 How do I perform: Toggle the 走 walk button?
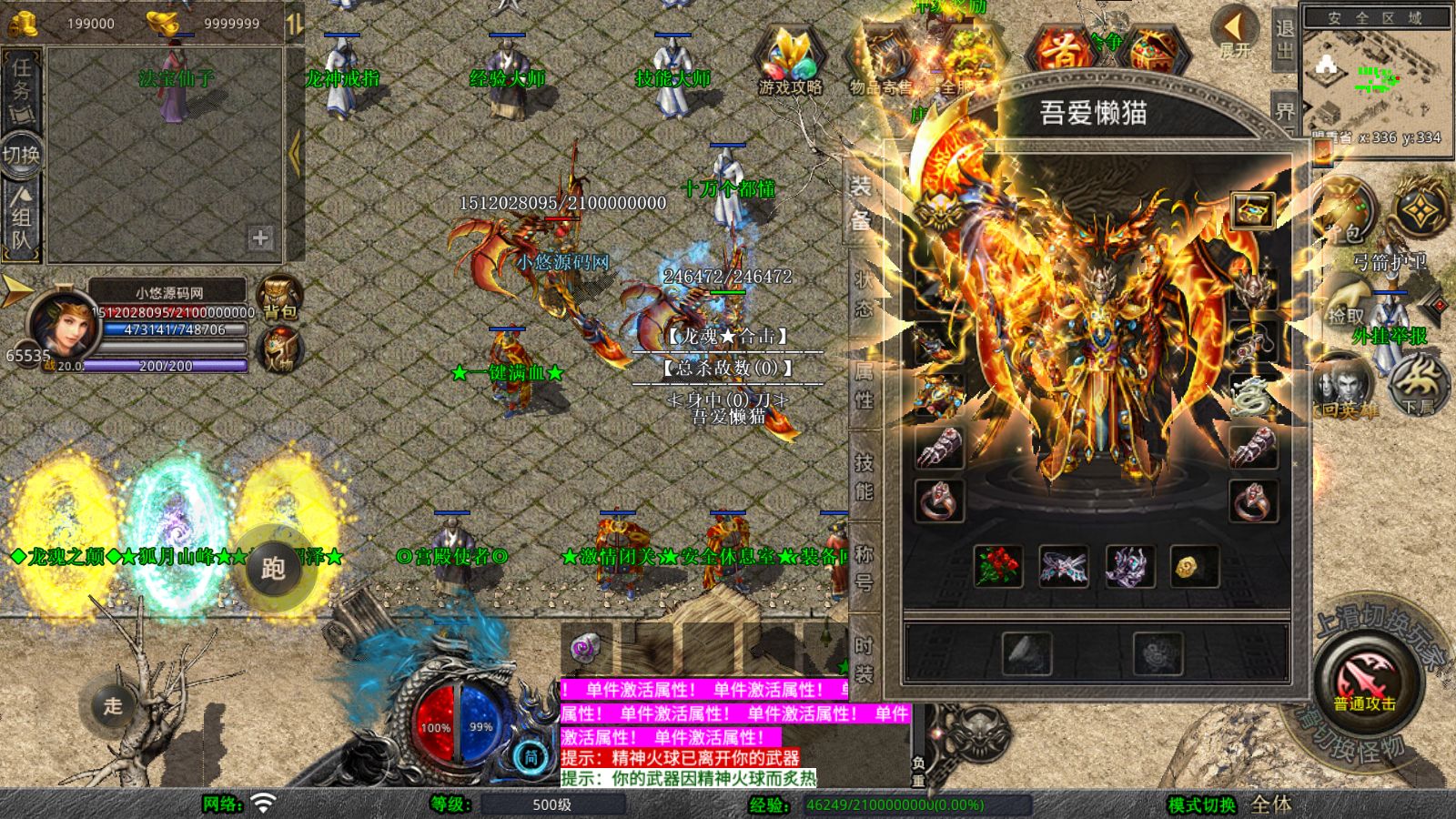tap(112, 705)
